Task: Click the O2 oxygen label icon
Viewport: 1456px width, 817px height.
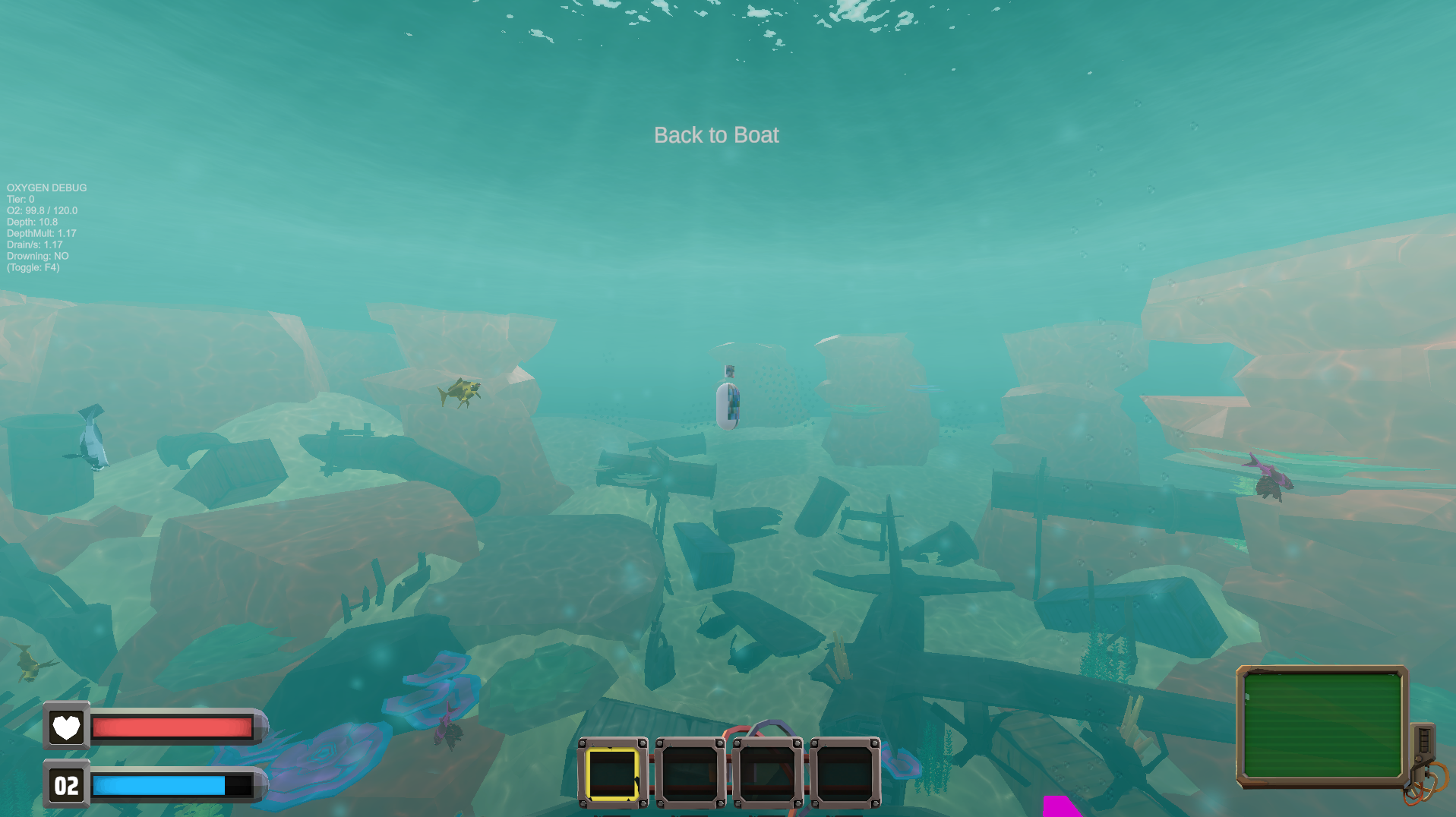Action: (x=65, y=786)
